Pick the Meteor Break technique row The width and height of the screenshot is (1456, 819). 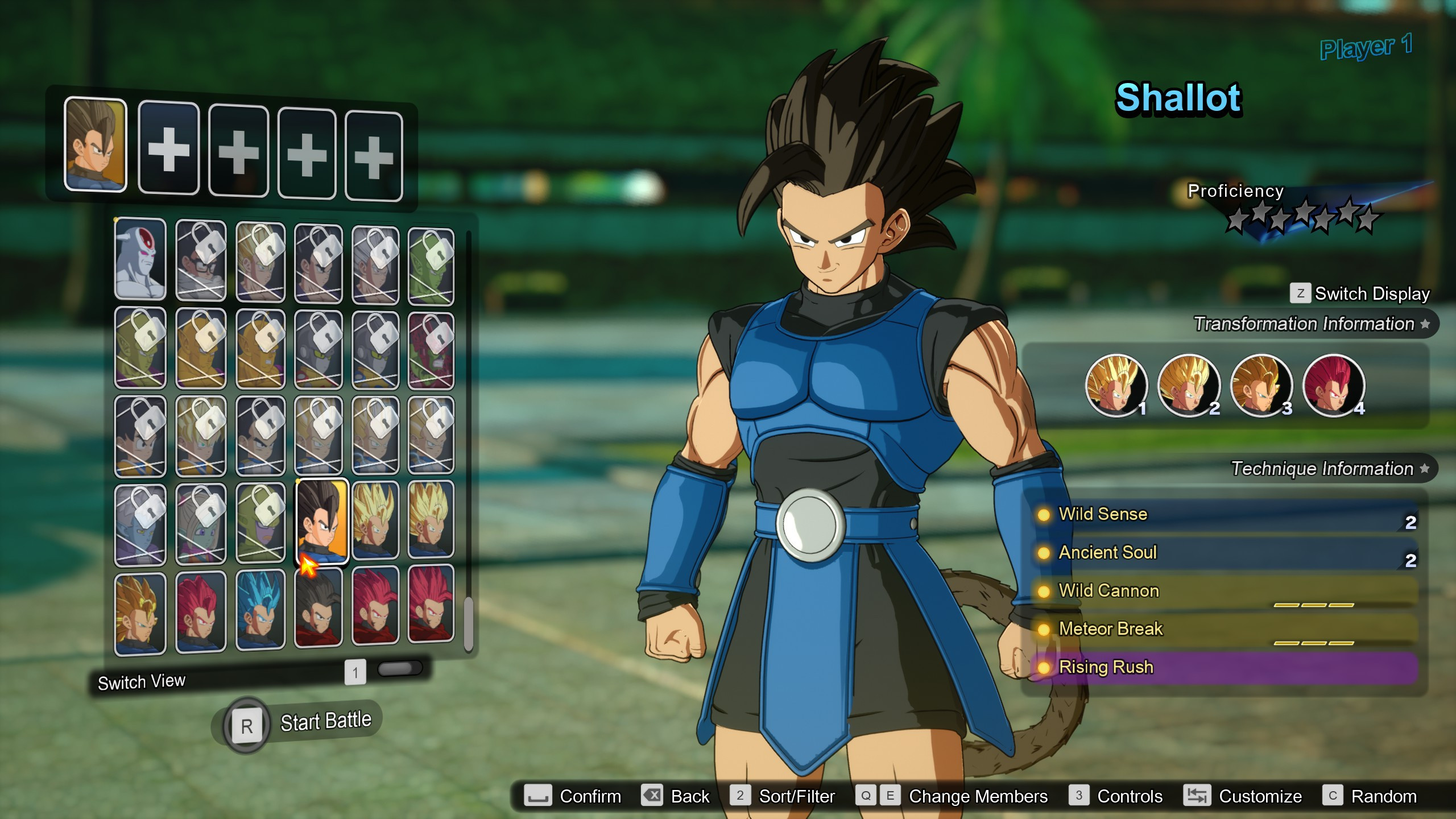pyautogui.click(x=1223, y=629)
